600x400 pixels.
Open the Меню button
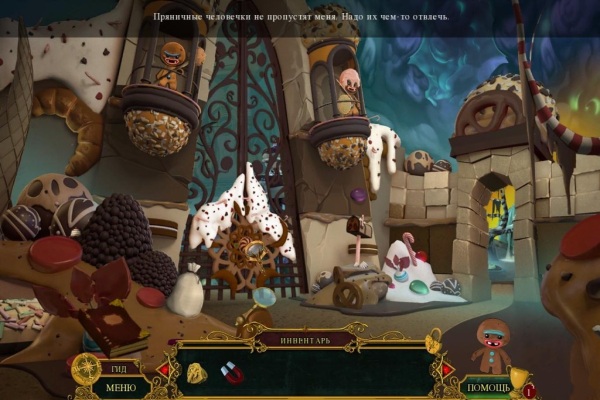click(x=120, y=387)
